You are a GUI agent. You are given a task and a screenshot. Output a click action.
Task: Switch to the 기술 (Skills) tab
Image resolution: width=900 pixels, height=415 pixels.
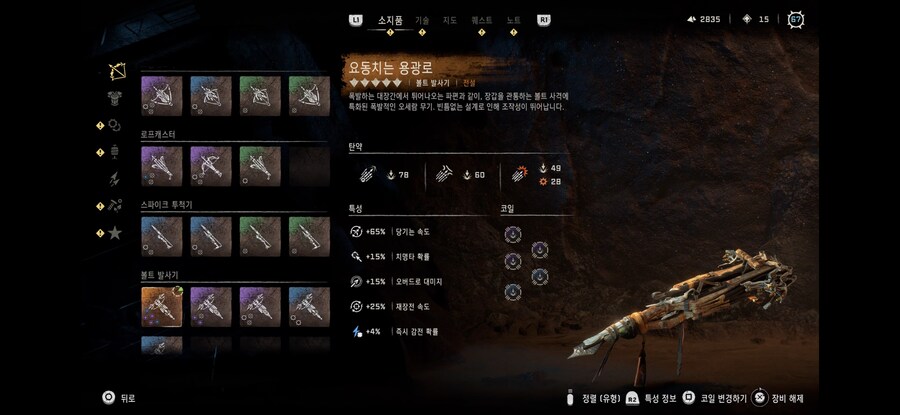pyautogui.click(x=422, y=19)
